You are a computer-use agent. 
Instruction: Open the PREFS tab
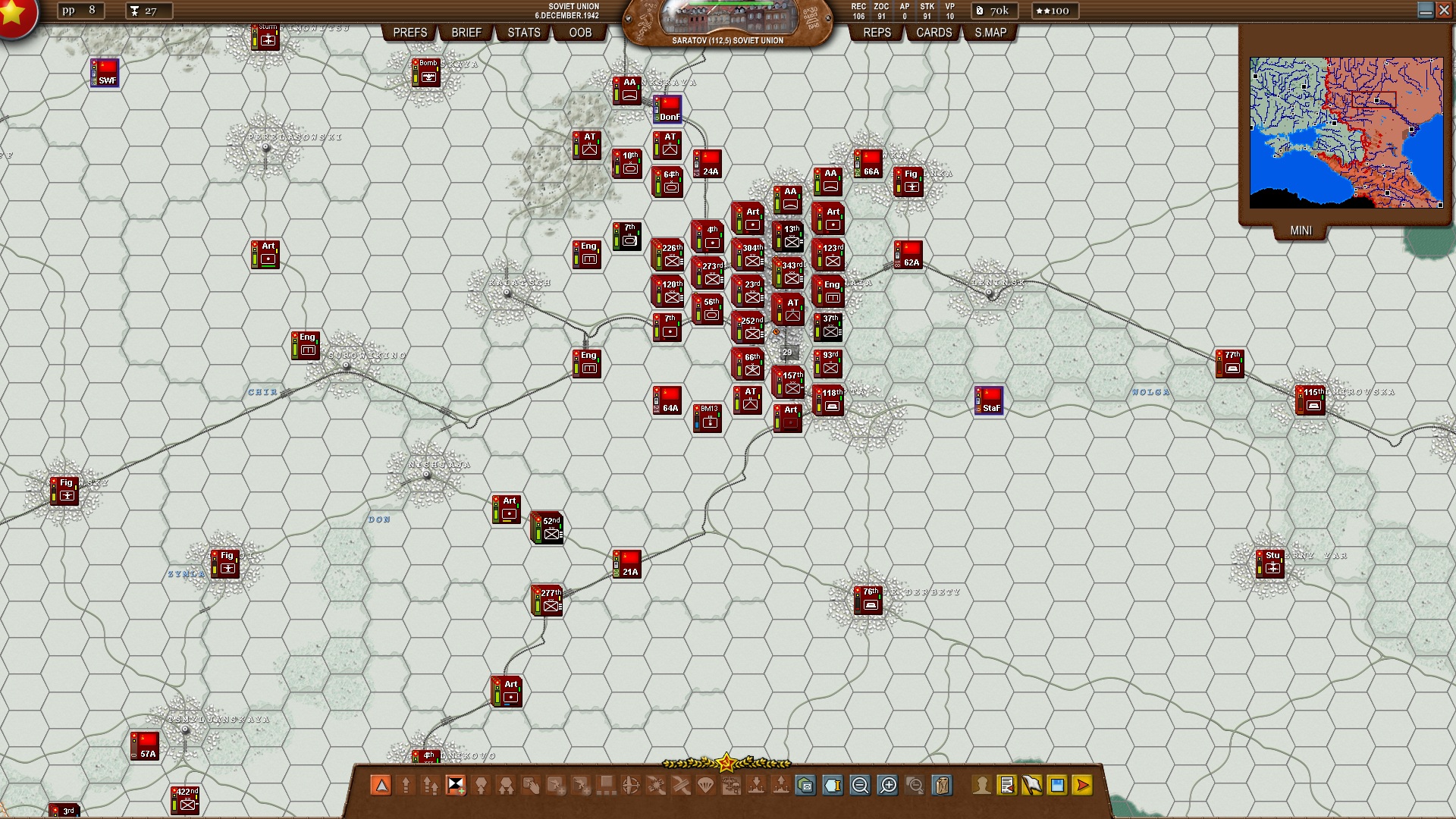[409, 33]
